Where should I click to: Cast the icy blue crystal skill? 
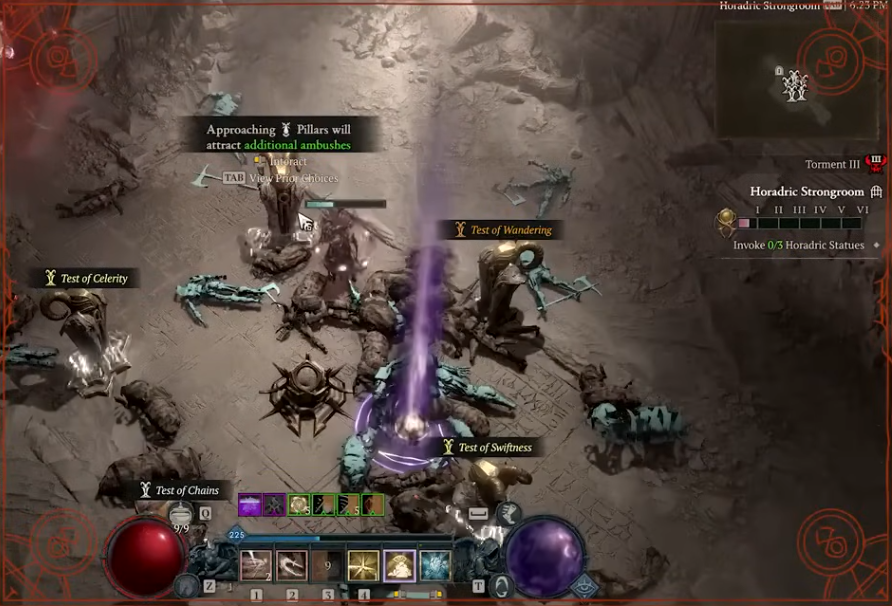tap(435, 566)
